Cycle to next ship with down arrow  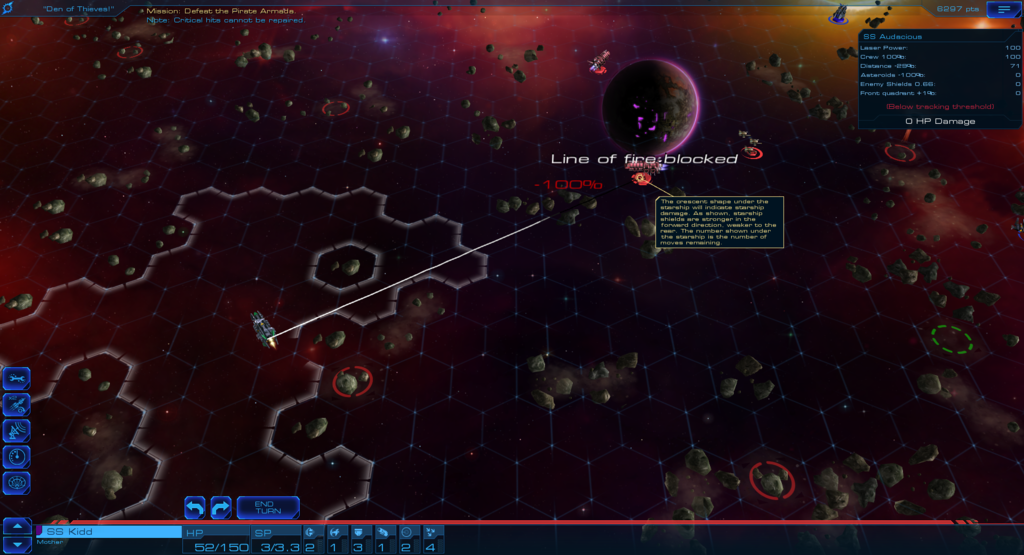17,545
